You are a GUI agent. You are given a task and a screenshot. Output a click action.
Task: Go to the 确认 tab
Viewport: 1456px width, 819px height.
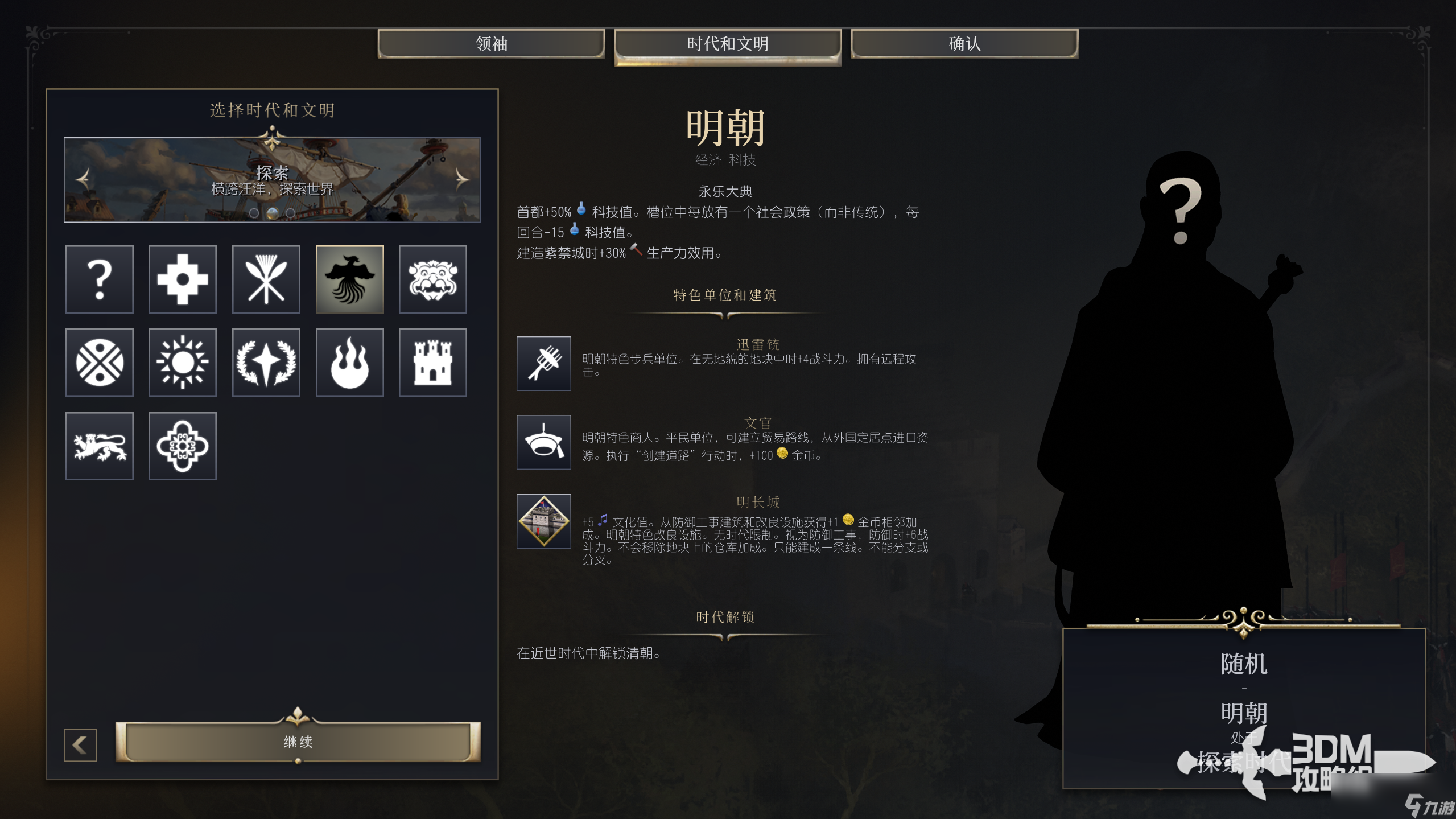pos(964,44)
